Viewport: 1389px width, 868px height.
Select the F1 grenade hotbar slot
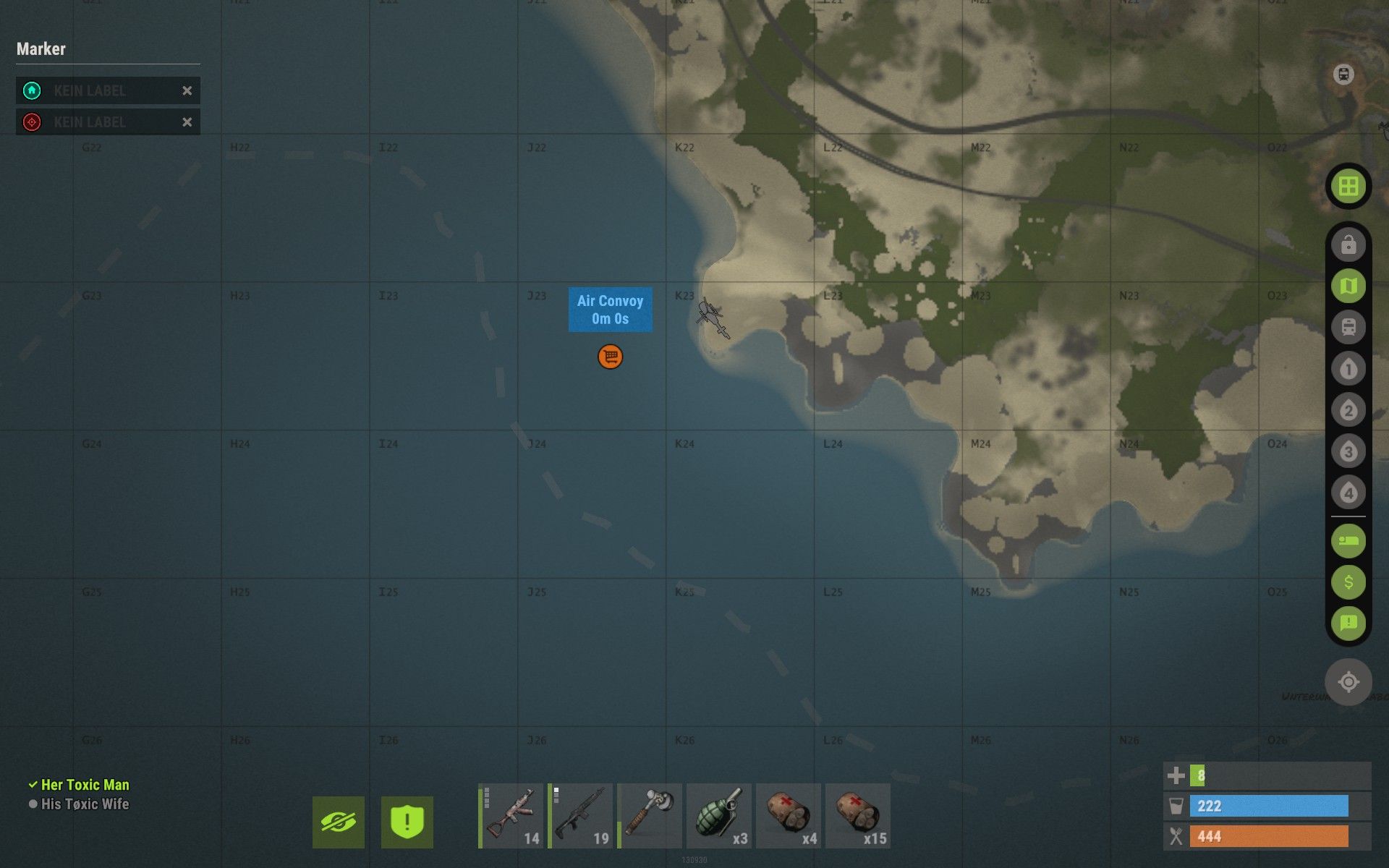coord(719,815)
